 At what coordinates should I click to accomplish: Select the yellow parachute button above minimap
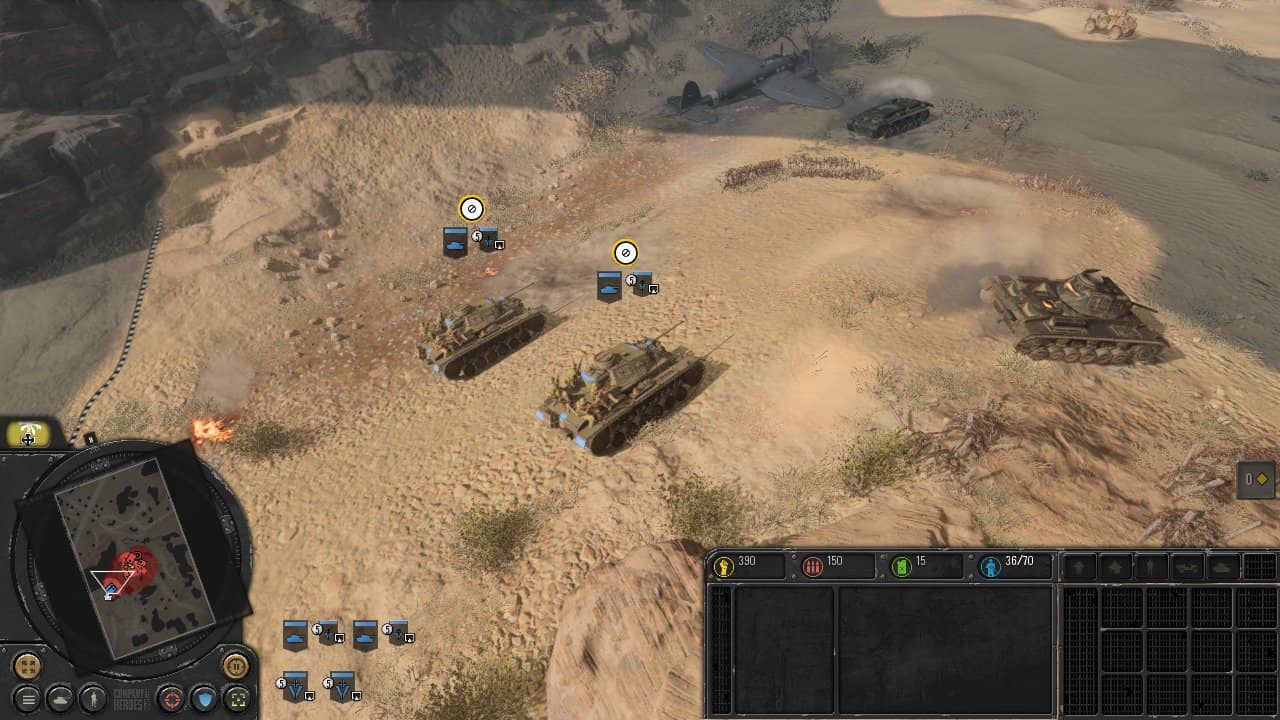(28, 435)
